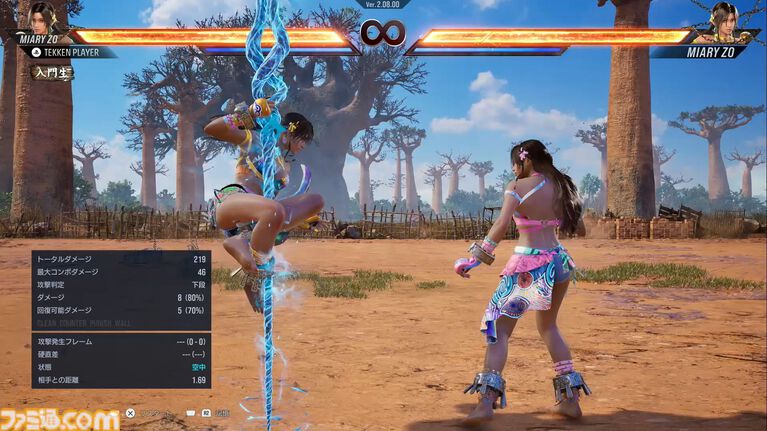Click the left player's Miary Zo portrait
The width and height of the screenshot is (767, 431).
coord(43,18)
